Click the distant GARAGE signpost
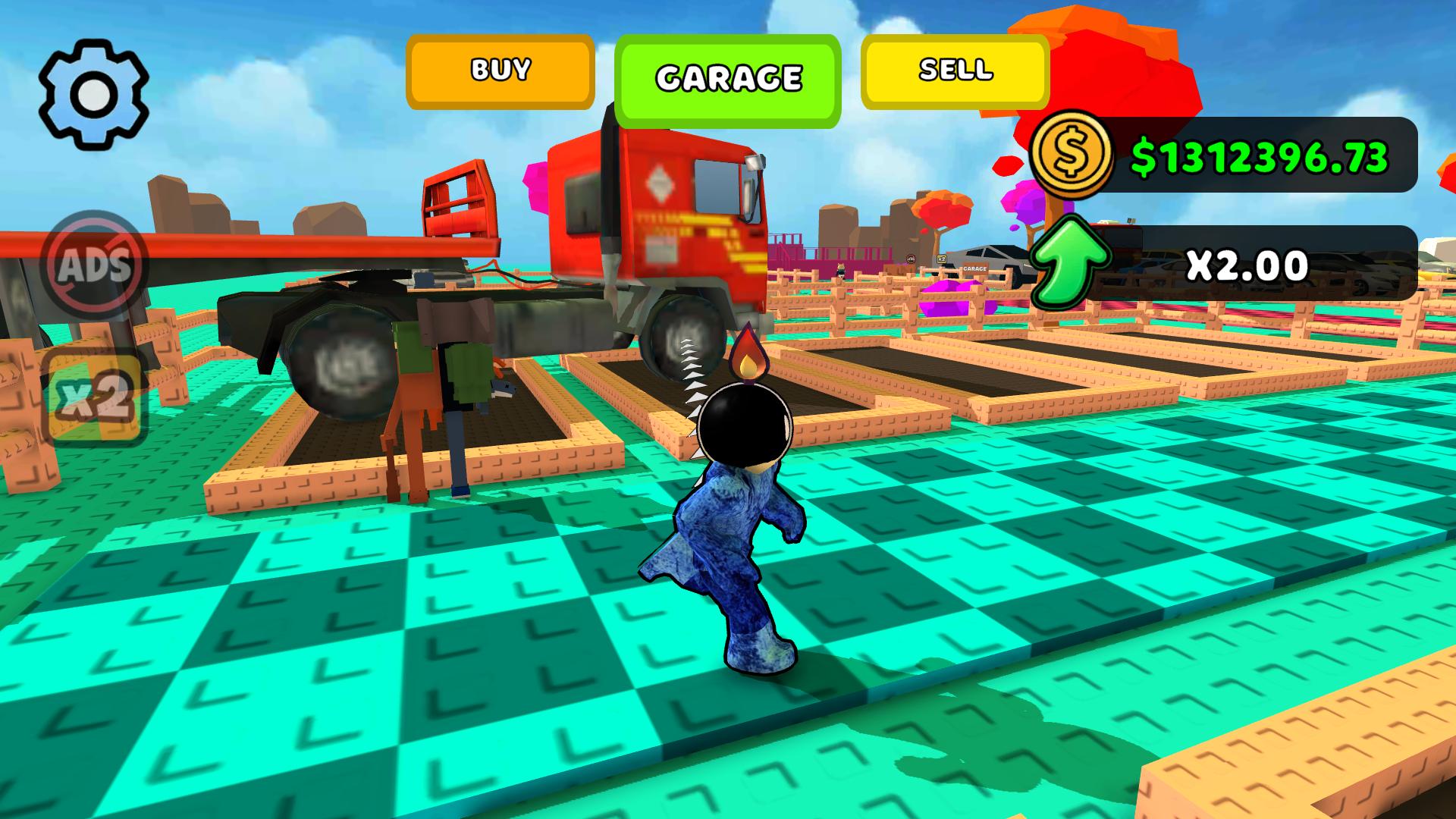The width and height of the screenshot is (1456, 819). pyautogui.click(x=974, y=269)
